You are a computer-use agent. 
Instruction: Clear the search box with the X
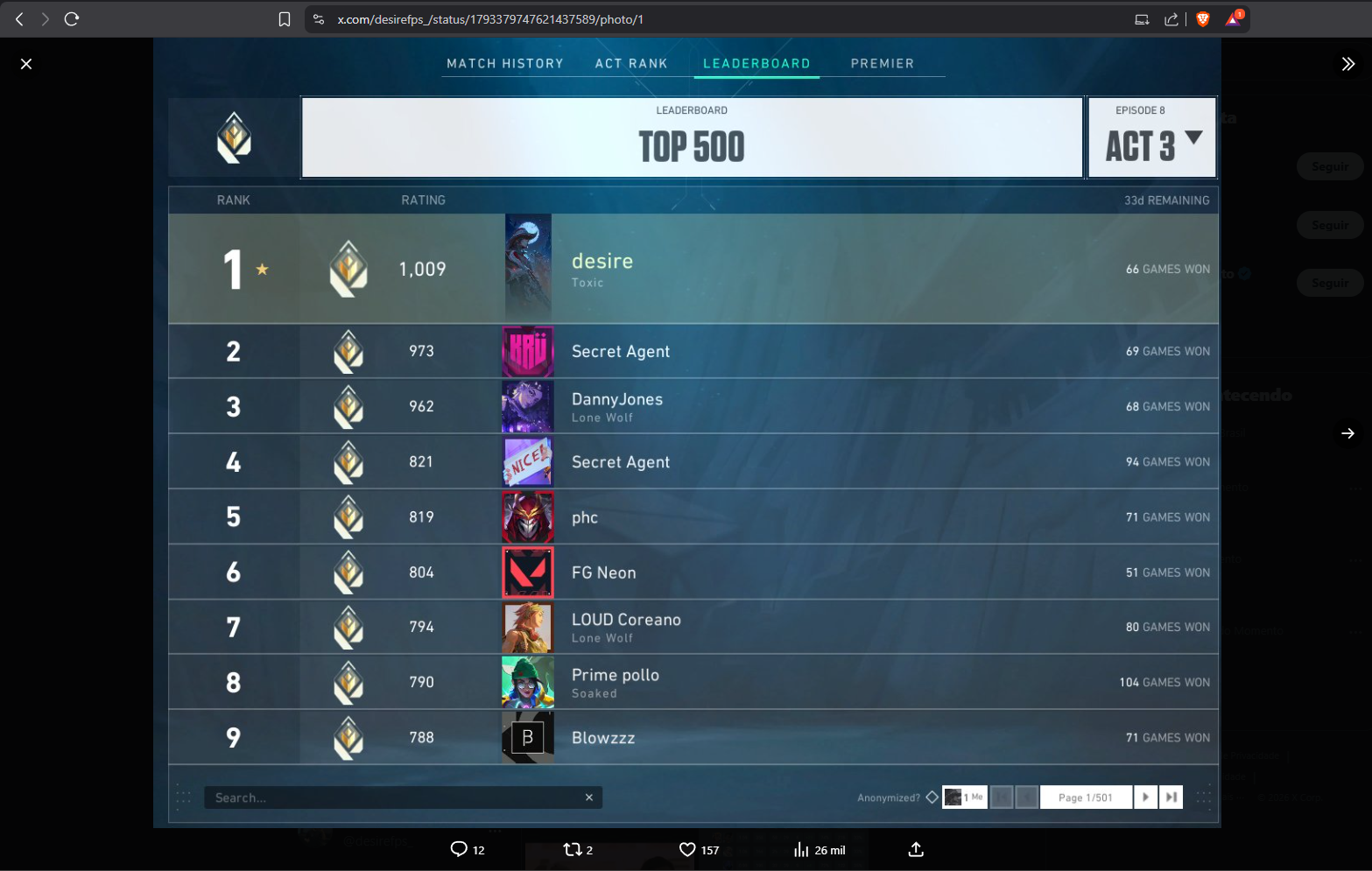[x=588, y=797]
